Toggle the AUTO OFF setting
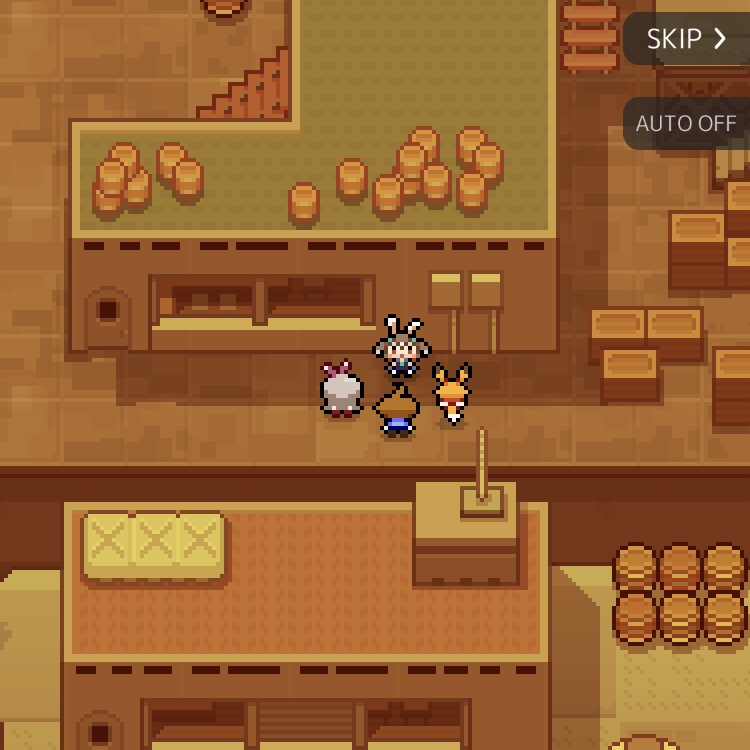Image resolution: width=750 pixels, height=750 pixels. (686, 124)
